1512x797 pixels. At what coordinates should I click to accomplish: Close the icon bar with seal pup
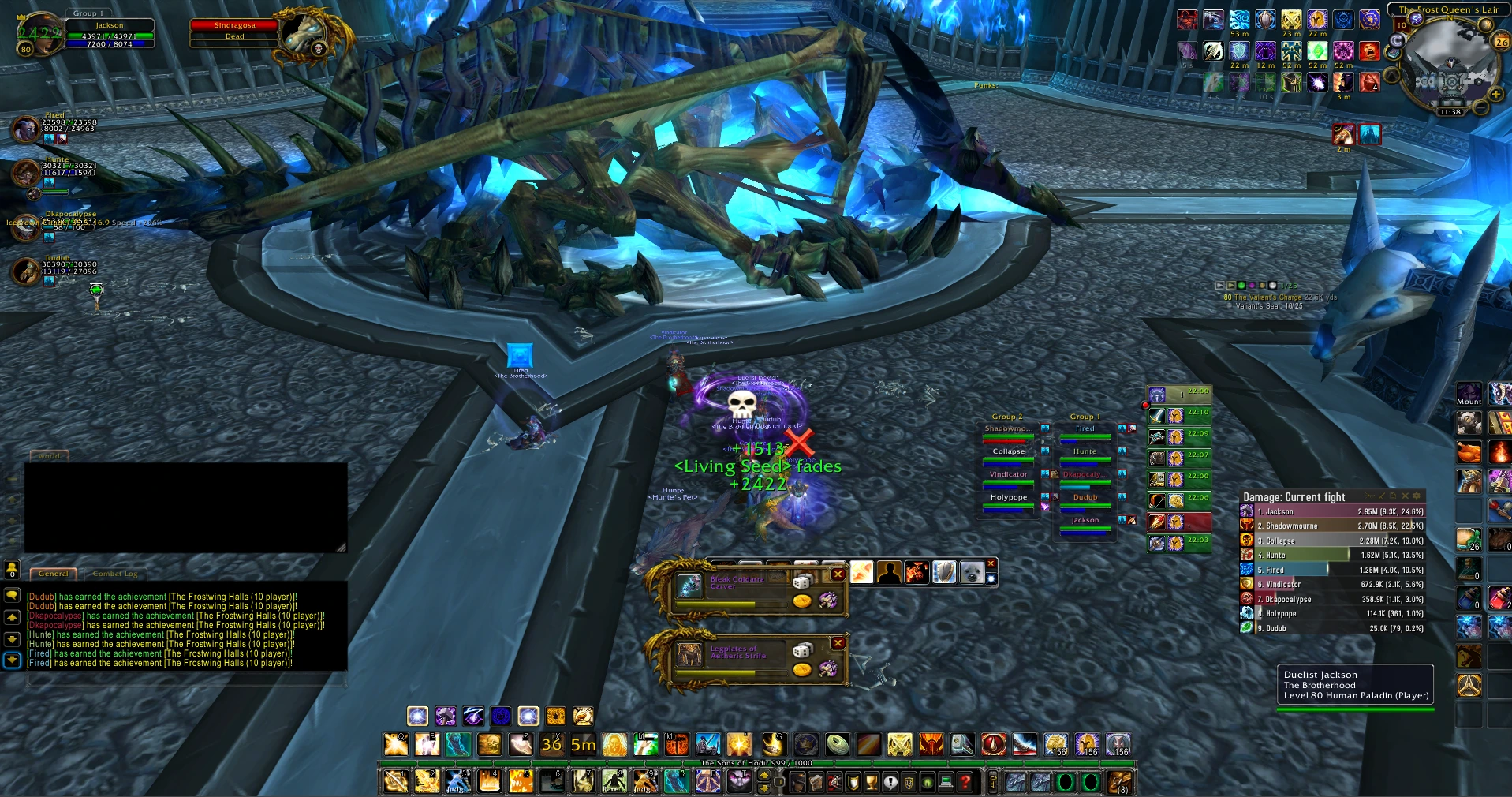(991, 563)
